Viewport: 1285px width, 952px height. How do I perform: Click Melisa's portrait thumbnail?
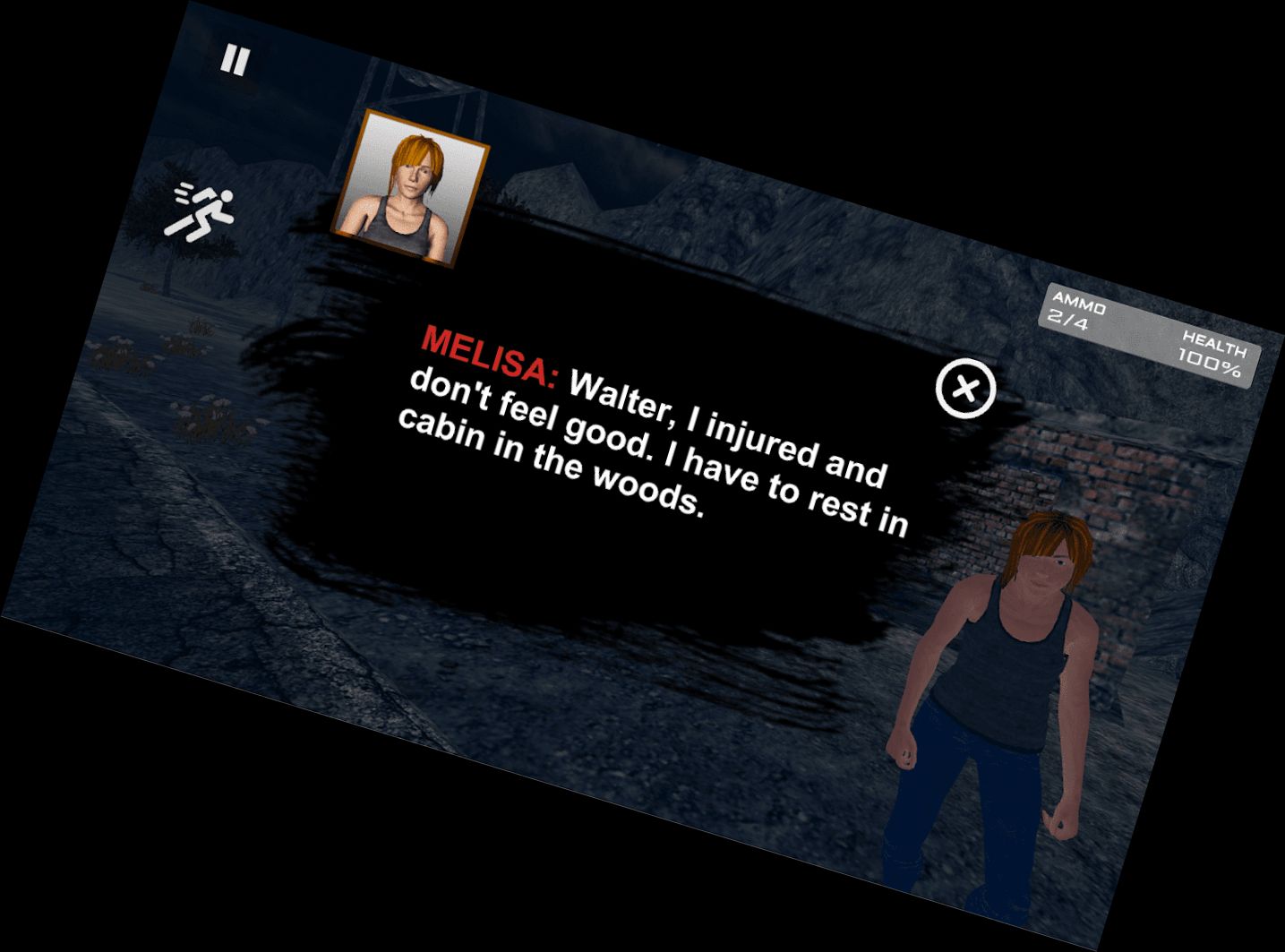(x=412, y=188)
